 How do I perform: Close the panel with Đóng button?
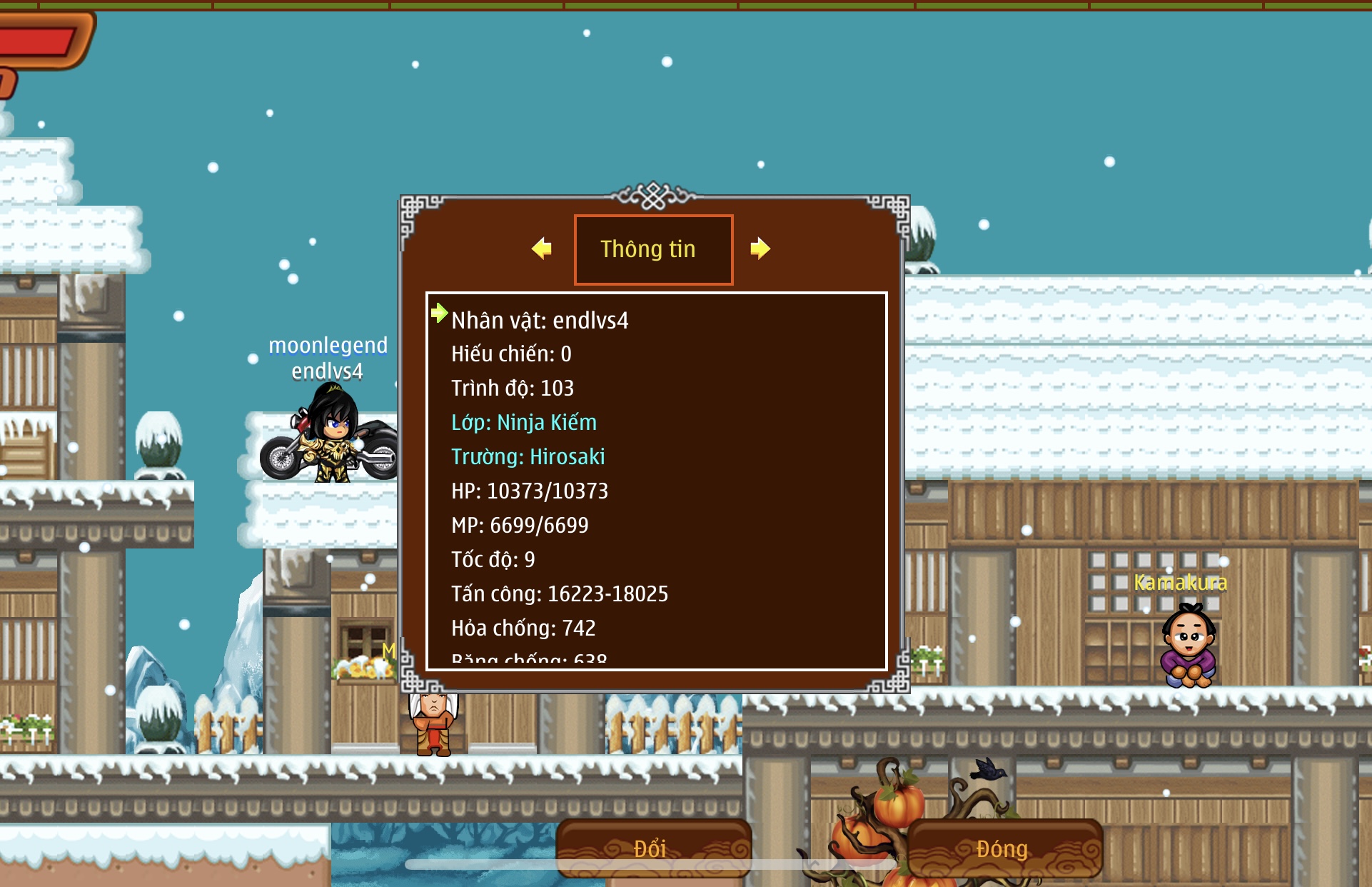coord(1003,848)
